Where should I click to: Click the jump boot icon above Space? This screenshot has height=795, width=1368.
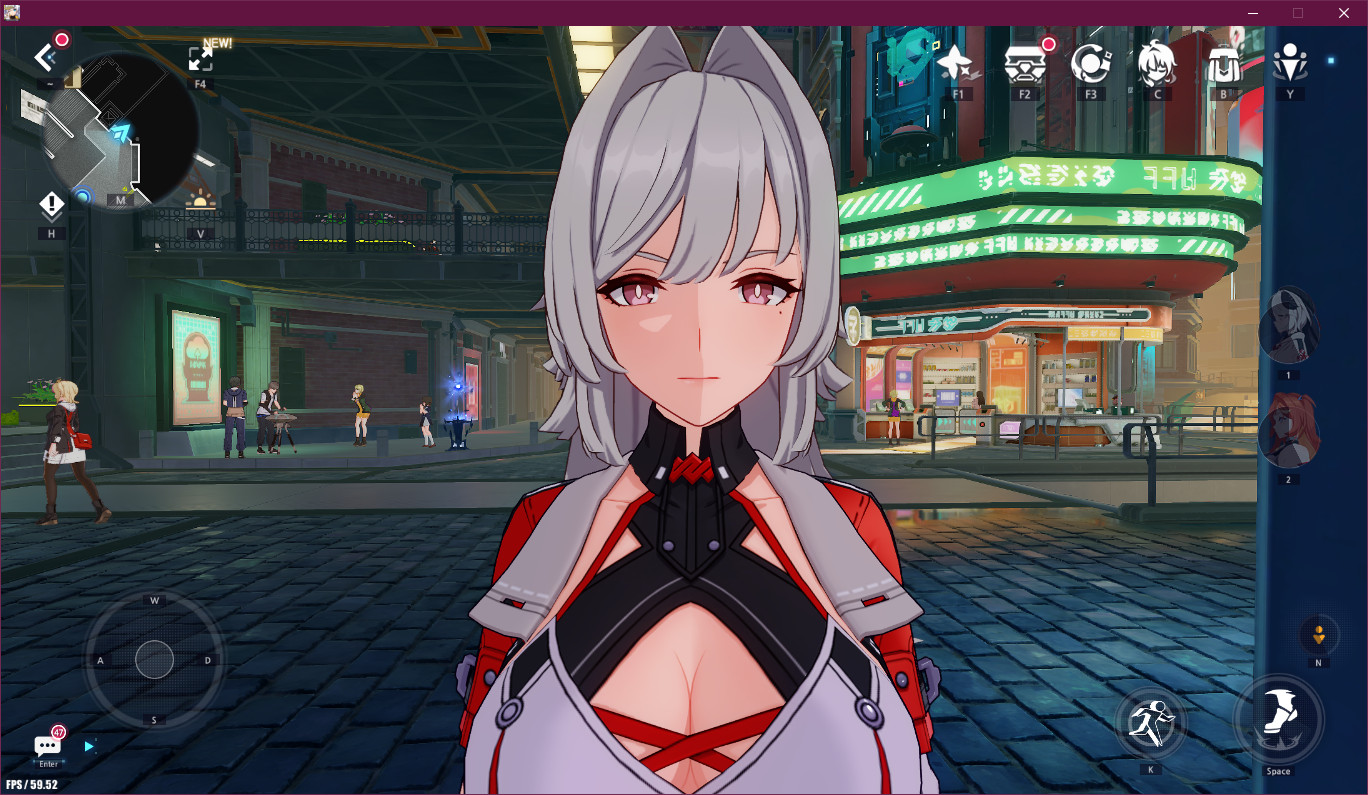click(x=1279, y=719)
